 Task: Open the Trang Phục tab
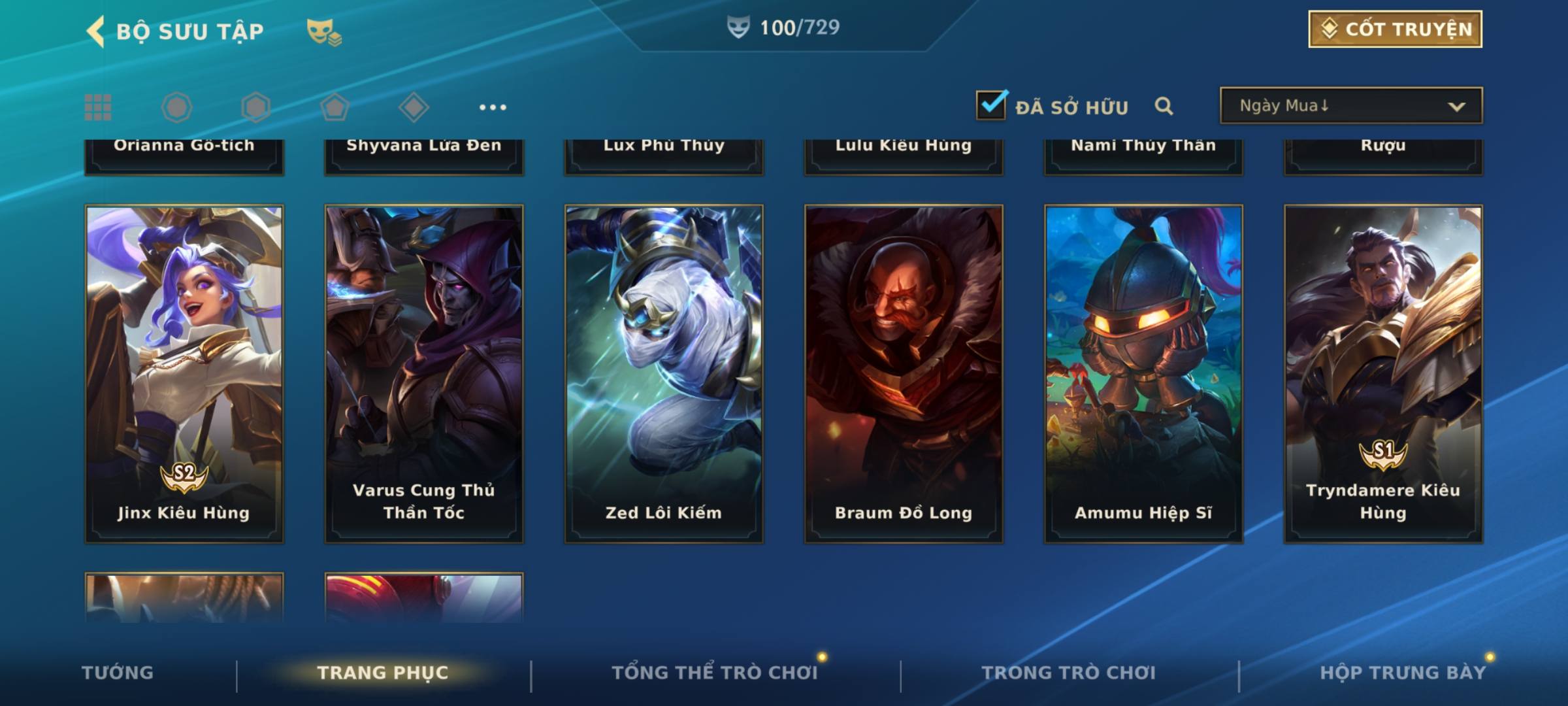pos(383,673)
